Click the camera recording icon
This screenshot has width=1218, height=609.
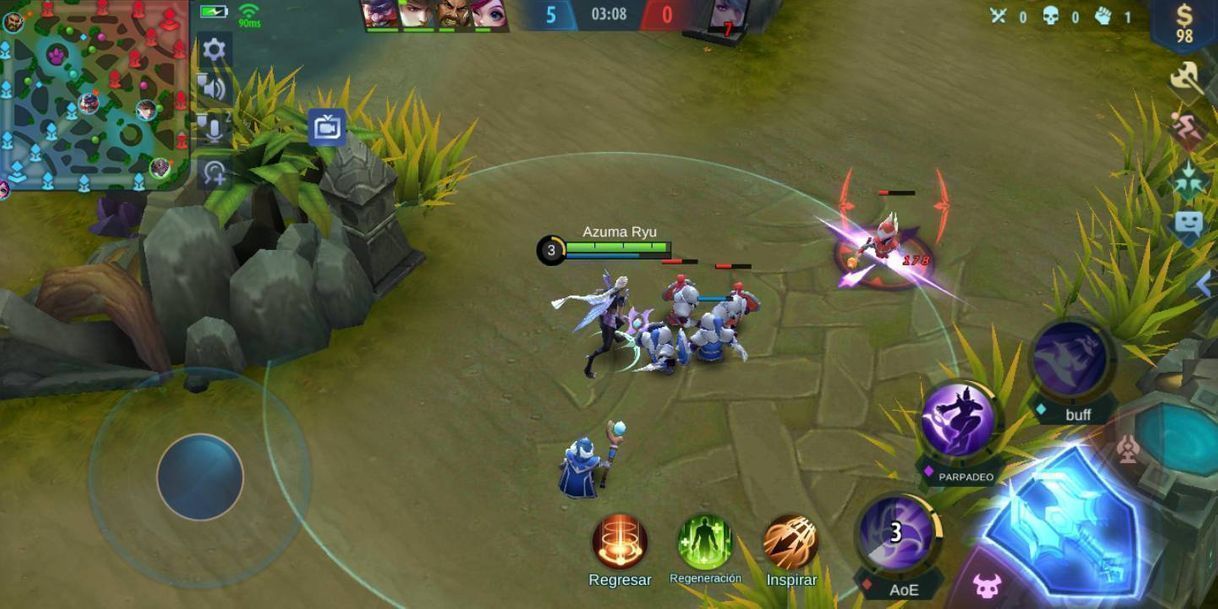tap(327, 128)
